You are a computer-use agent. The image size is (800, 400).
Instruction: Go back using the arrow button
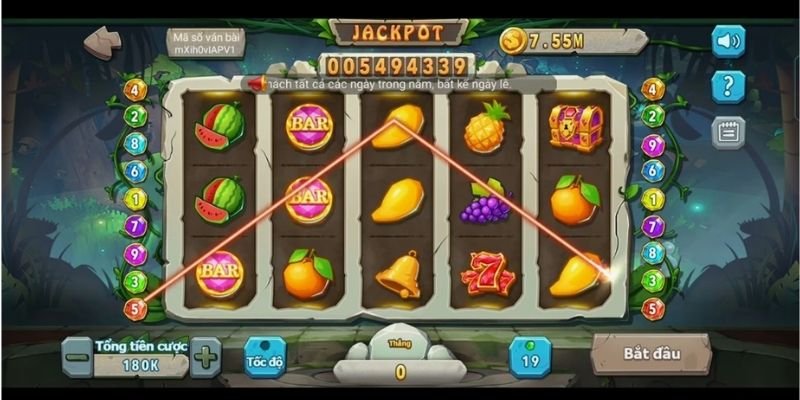tap(103, 42)
